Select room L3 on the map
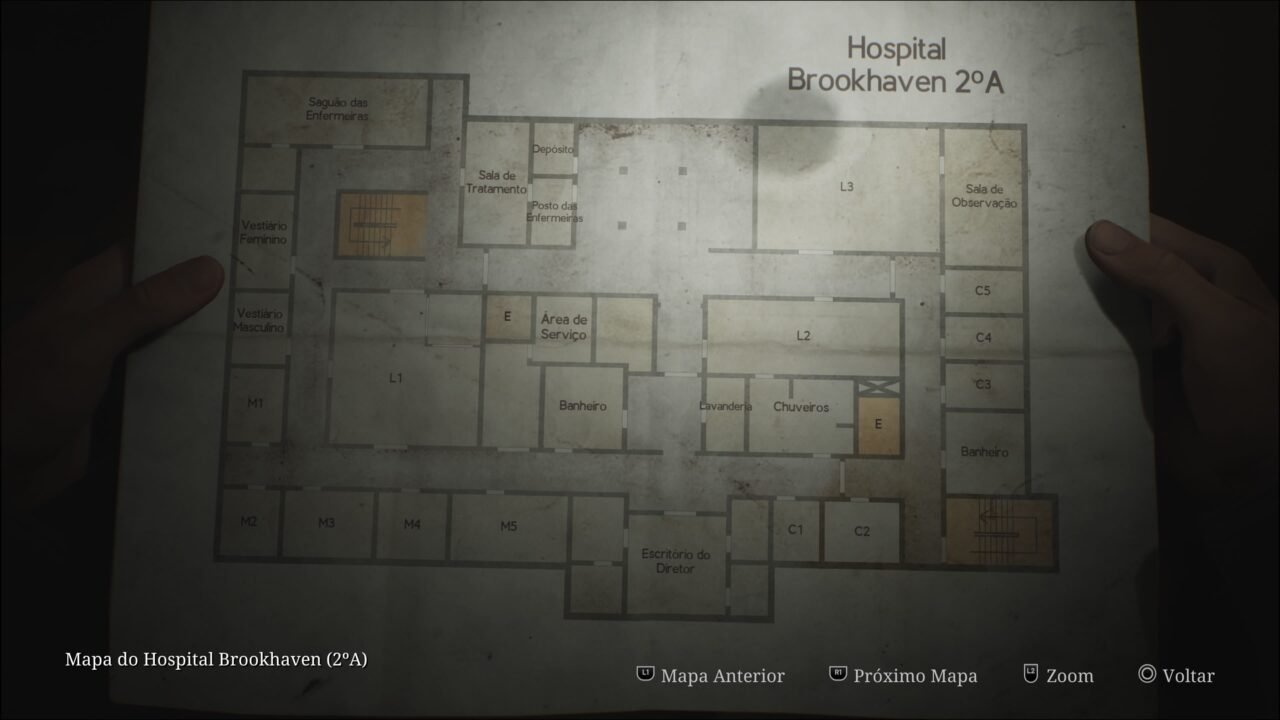Image resolution: width=1280 pixels, height=720 pixels. pyautogui.click(x=846, y=185)
